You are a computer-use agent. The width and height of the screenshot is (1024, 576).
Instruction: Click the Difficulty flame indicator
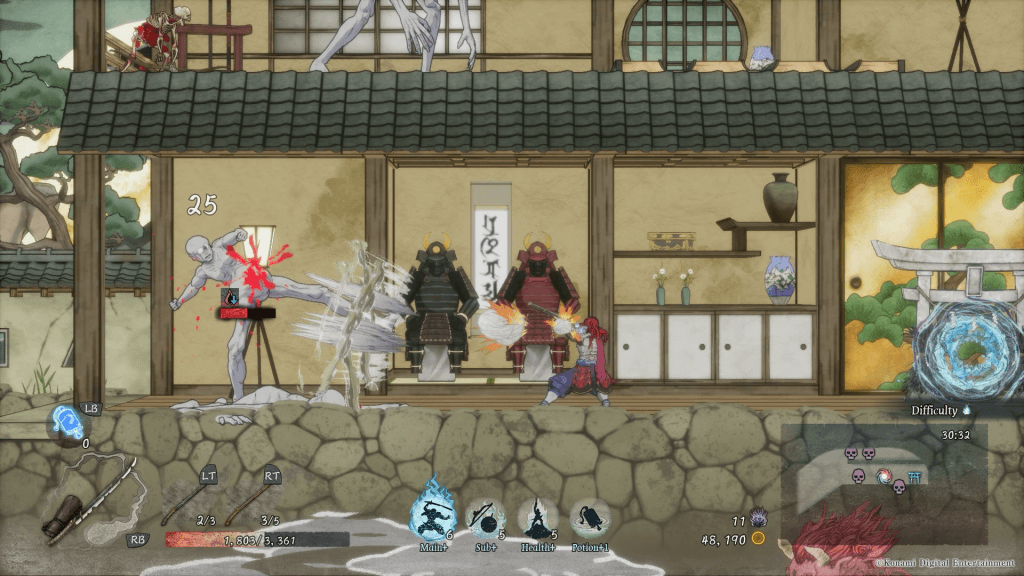click(x=967, y=410)
